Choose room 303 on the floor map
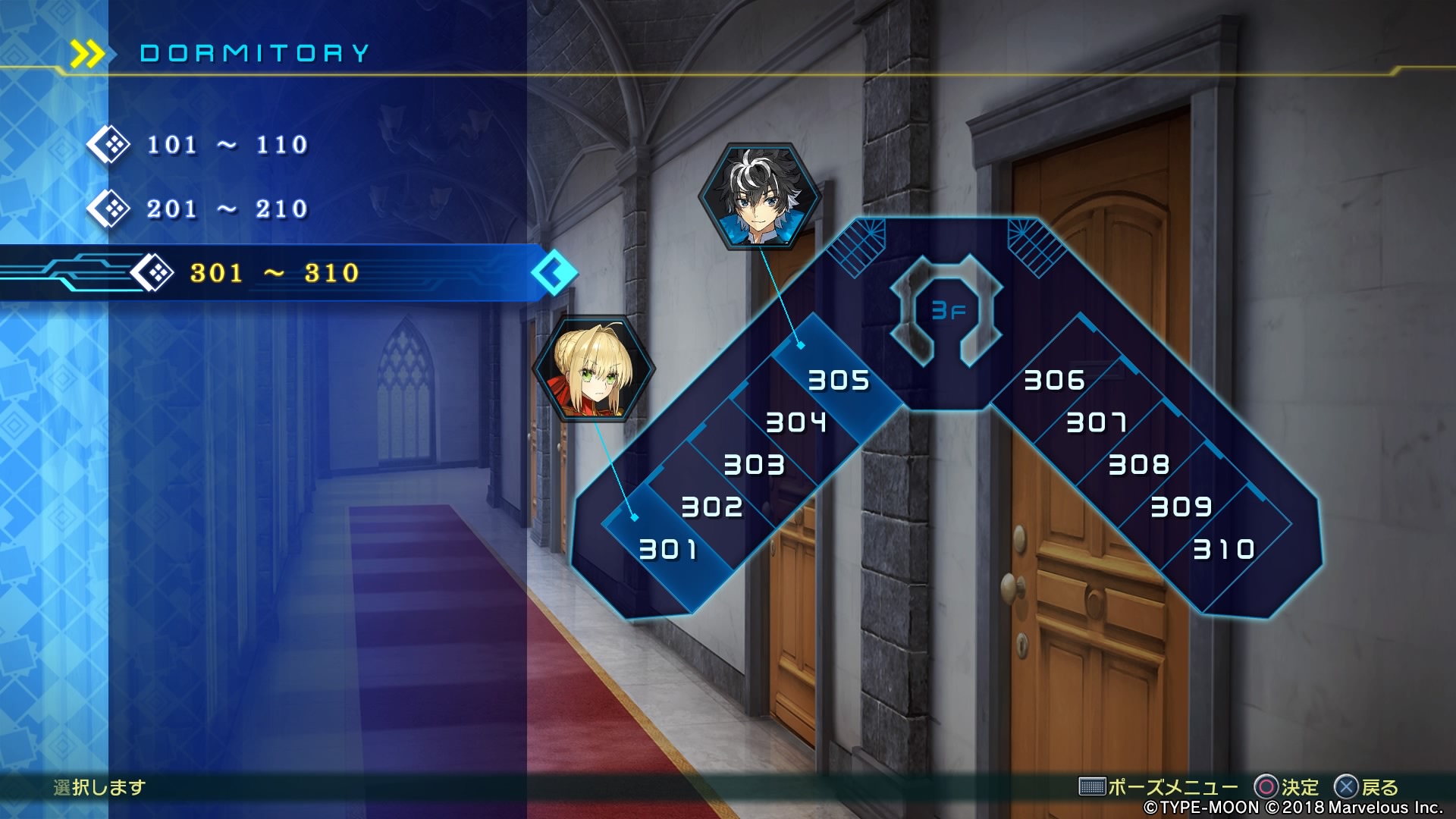This screenshot has width=1456, height=819. [754, 464]
